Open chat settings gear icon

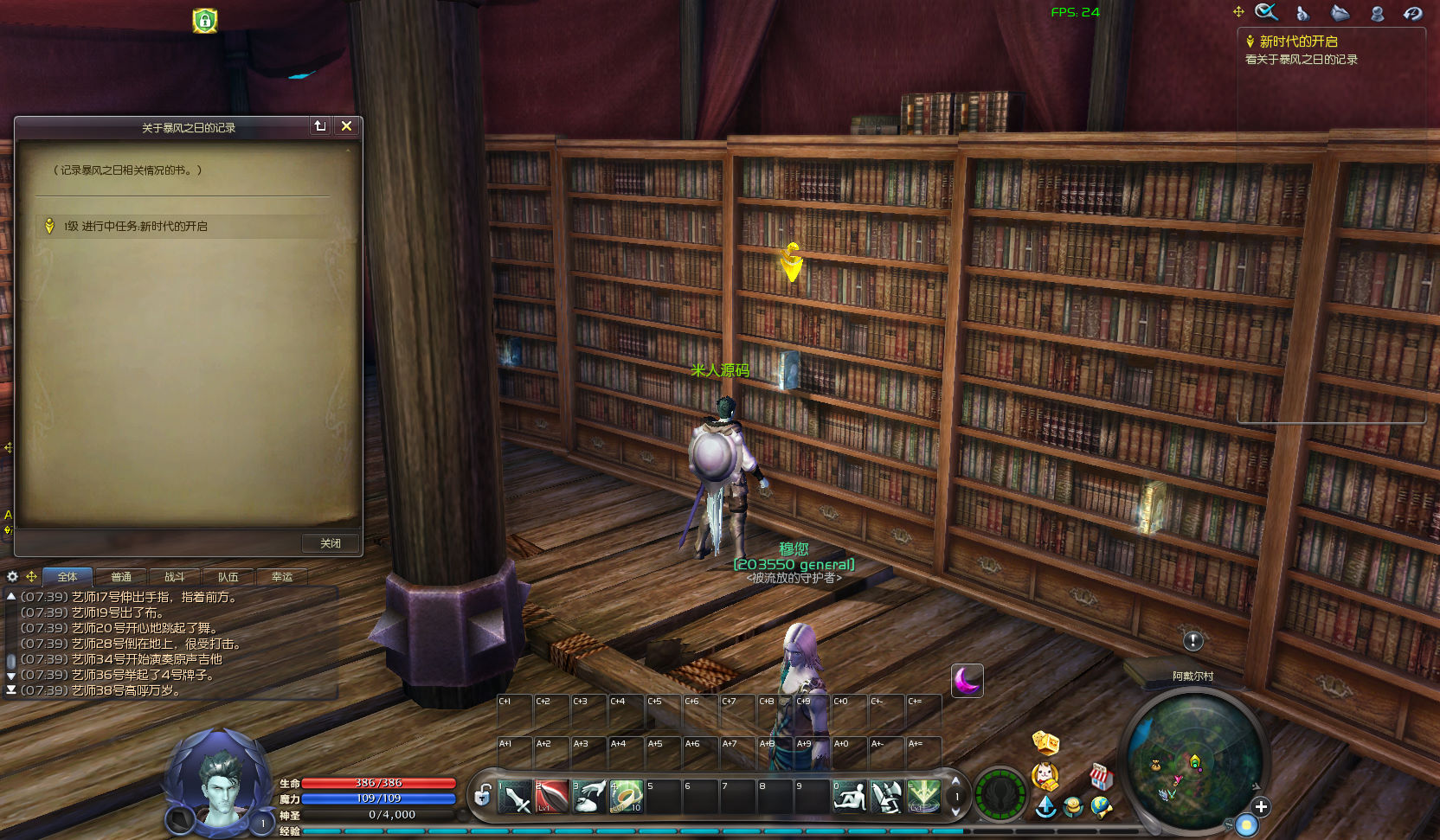13,576
